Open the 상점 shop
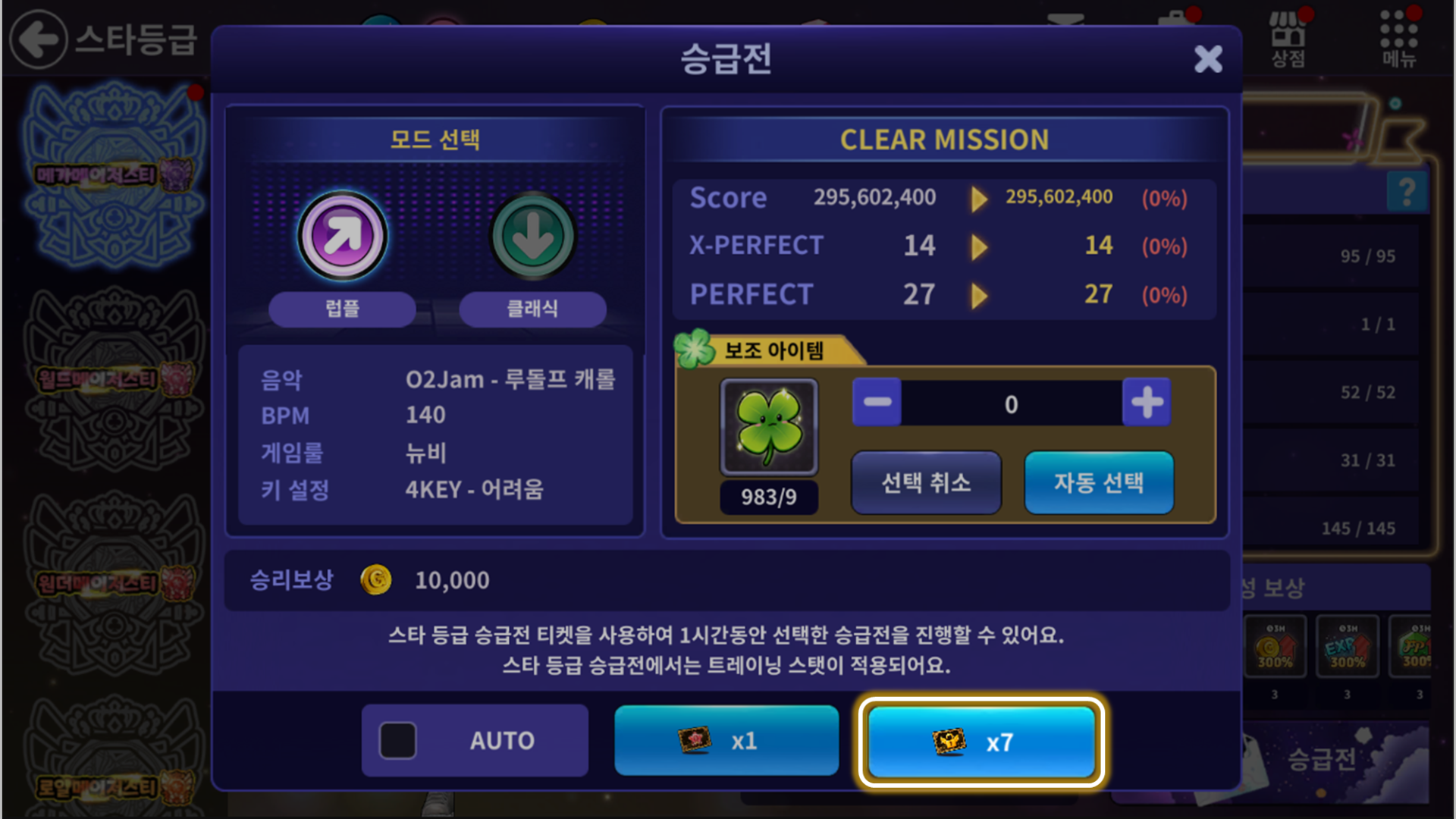The width and height of the screenshot is (1456, 819). (1288, 39)
